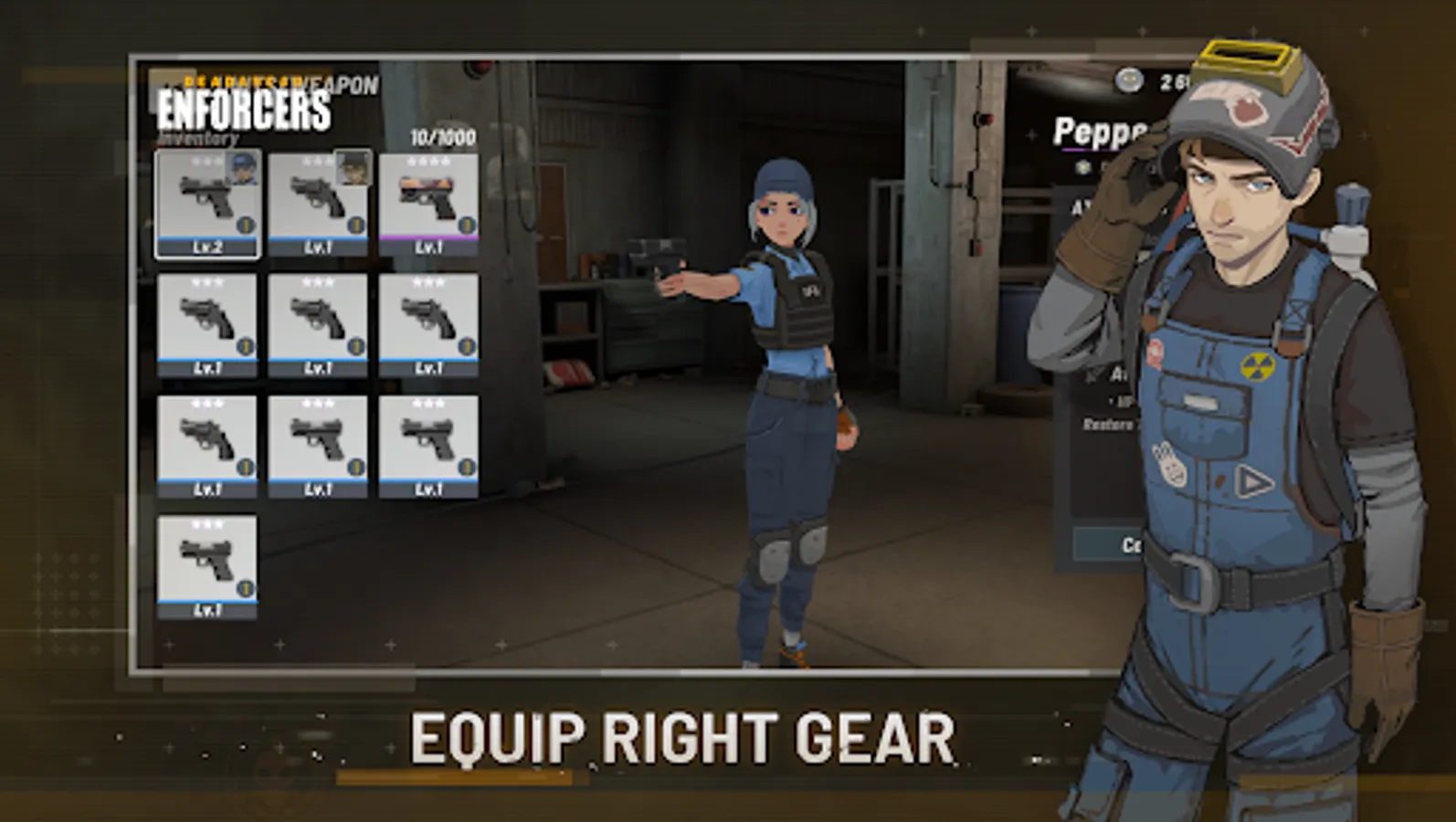This screenshot has width=1456, height=822.
Task: Toggle the highlighted weapon slot selection
Action: click(208, 201)
